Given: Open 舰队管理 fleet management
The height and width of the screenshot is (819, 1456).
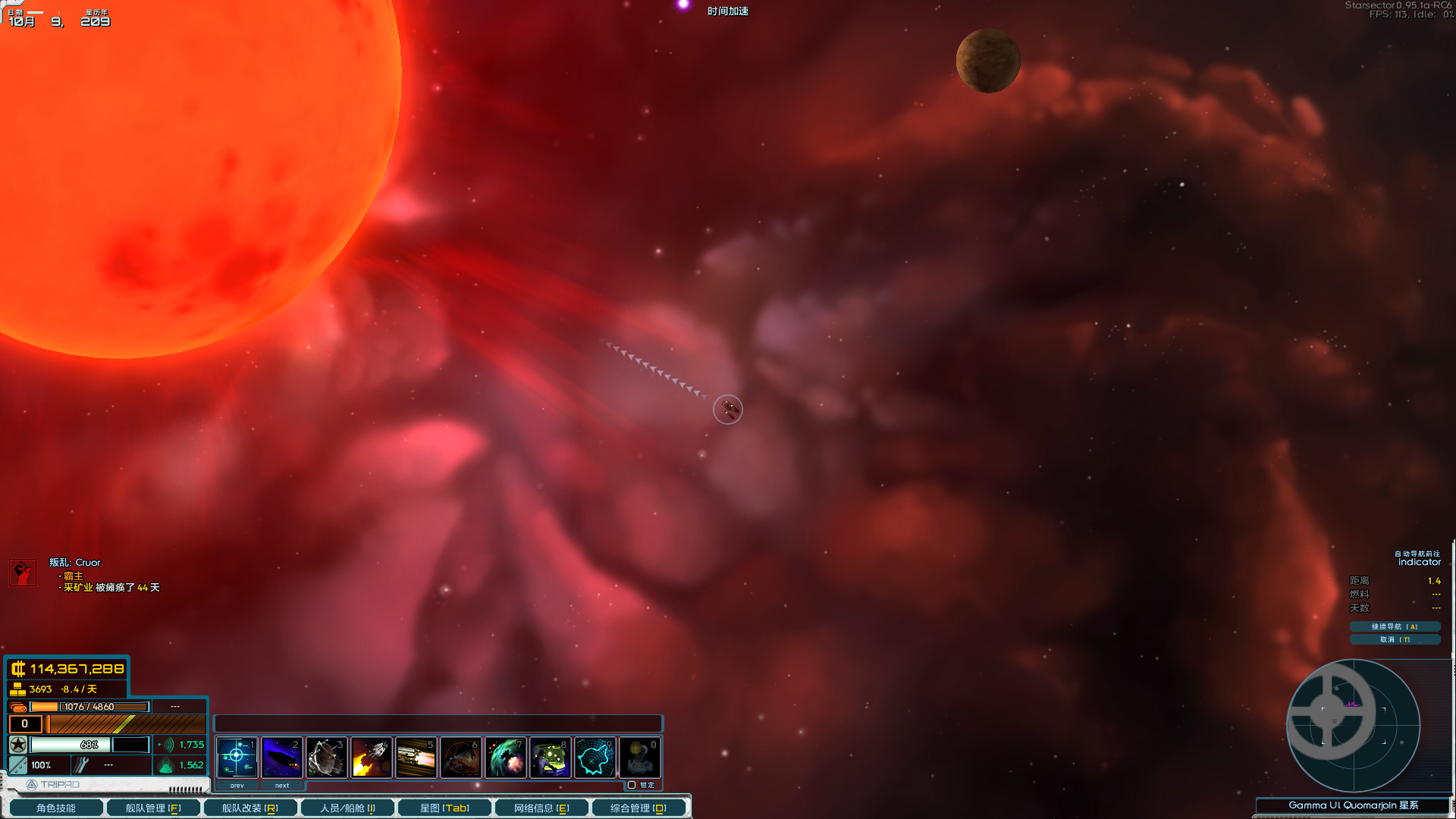Looking at the screenshot, I should 153,808.
